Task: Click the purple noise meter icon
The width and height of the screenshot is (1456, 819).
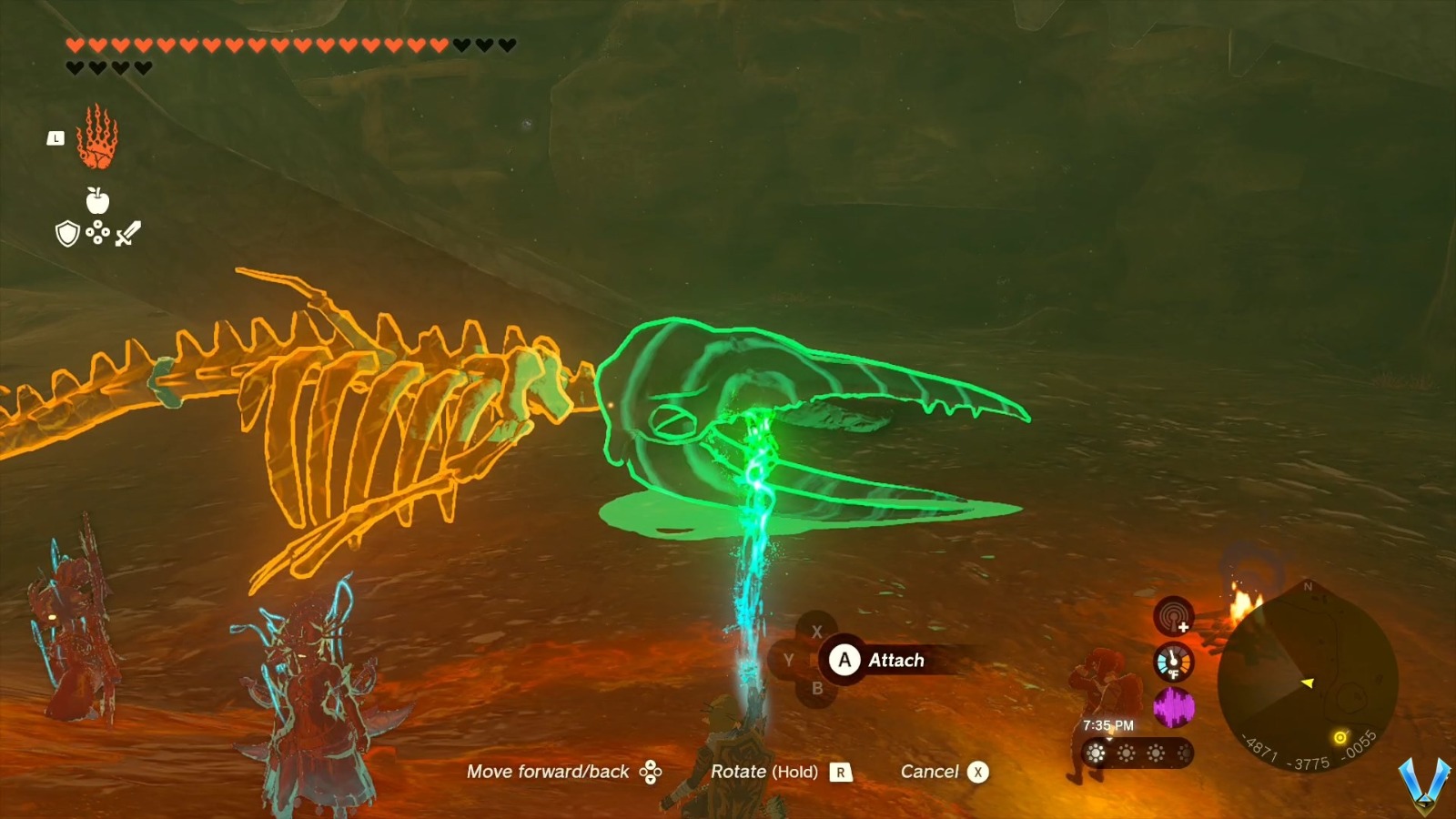Action: (1175, 707)
